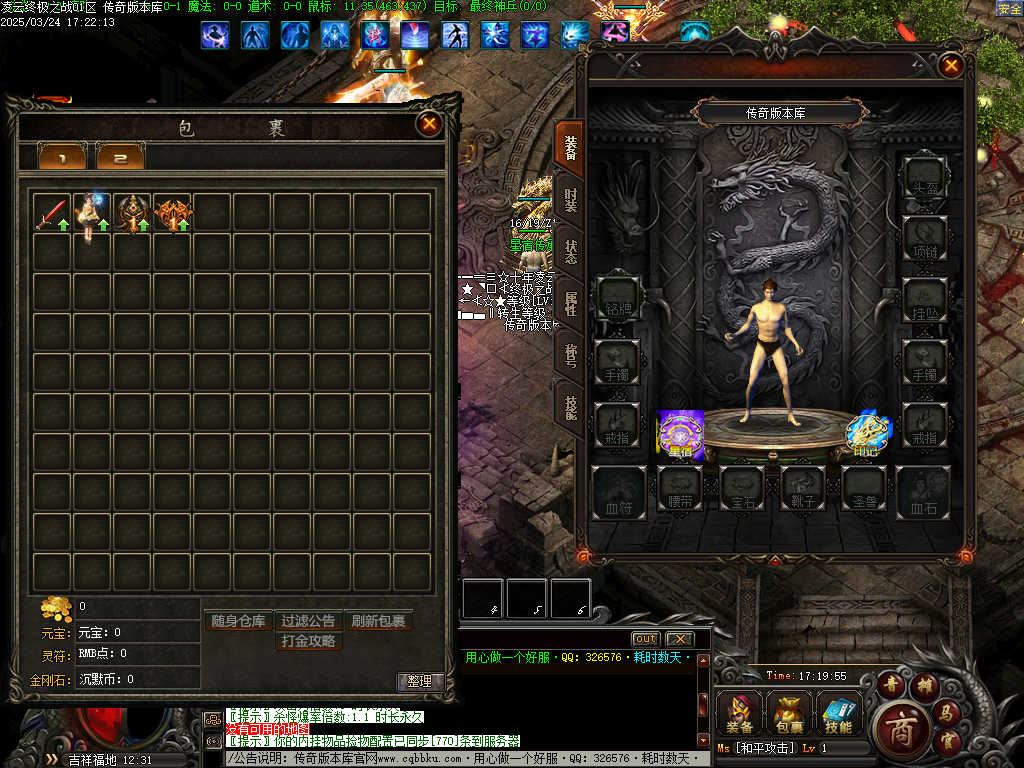1024x768 pixels.
Task: Open the 技能 skills side tab
Action: click(x=570, y=407)
